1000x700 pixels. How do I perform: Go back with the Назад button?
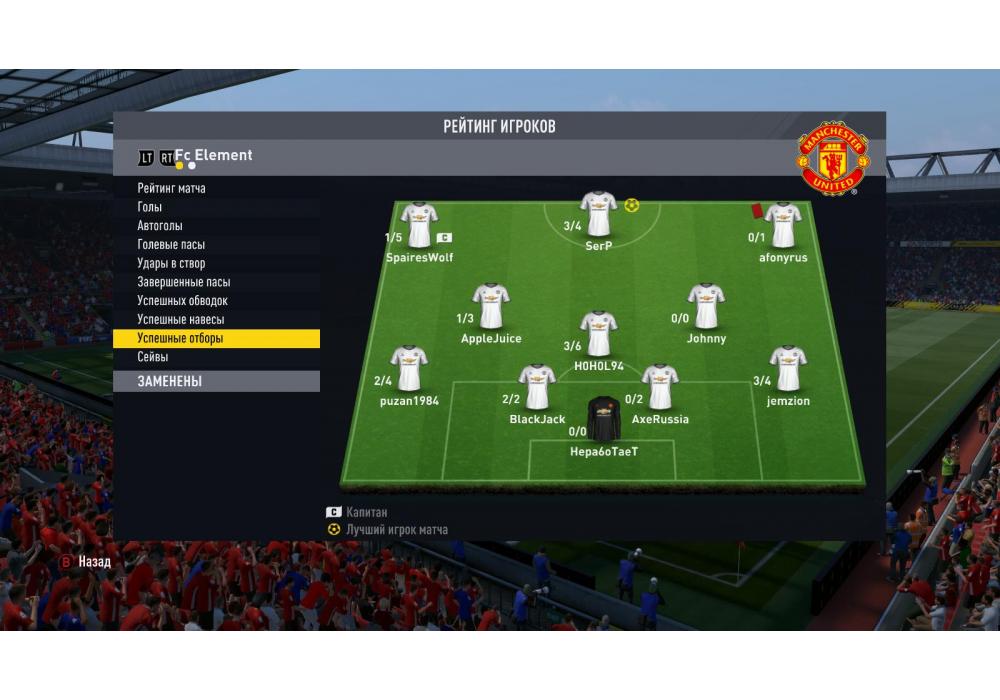(86, 562)
